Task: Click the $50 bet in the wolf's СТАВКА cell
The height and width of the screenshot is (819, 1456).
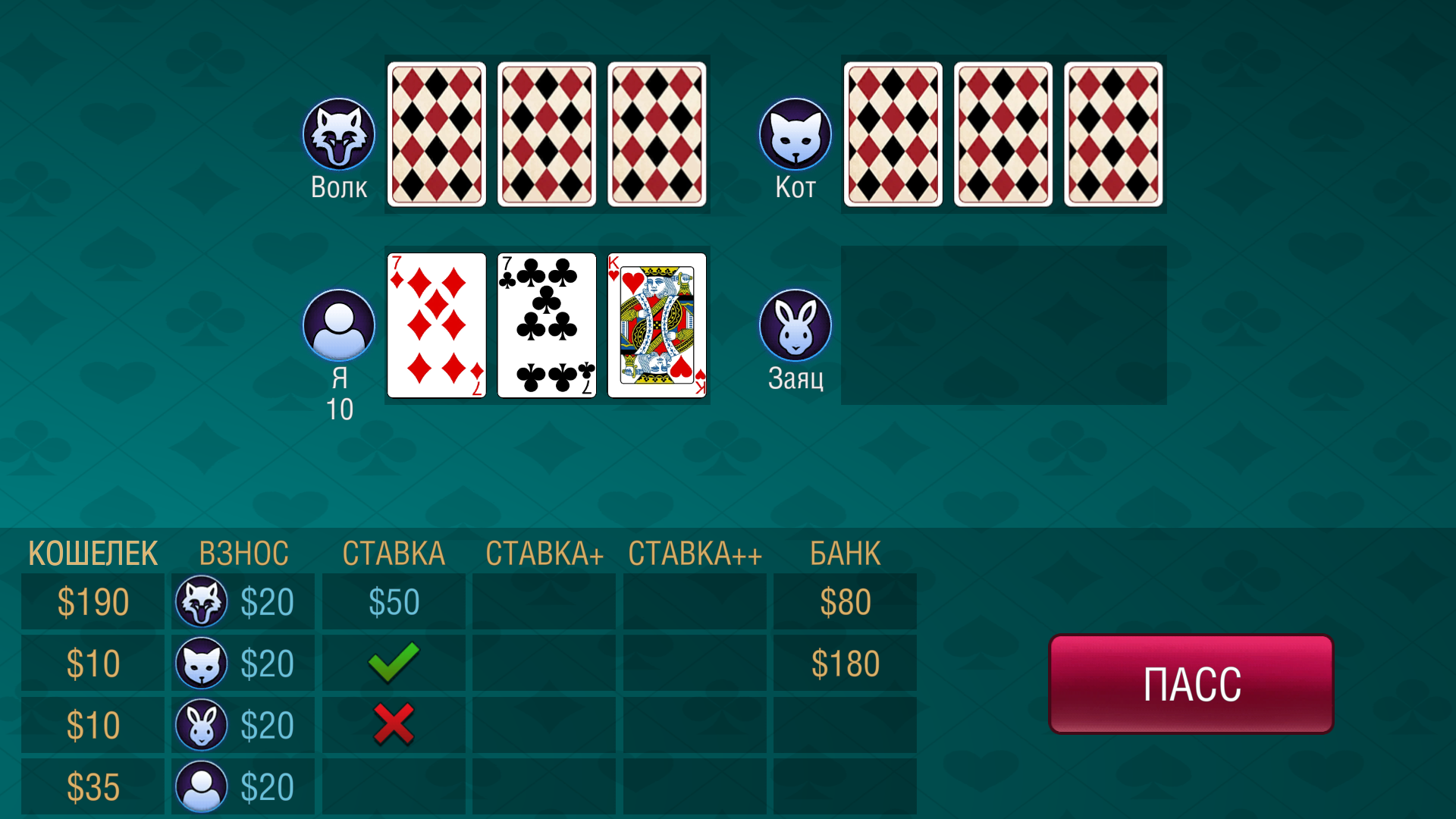Action: click(x=393, y=601)
